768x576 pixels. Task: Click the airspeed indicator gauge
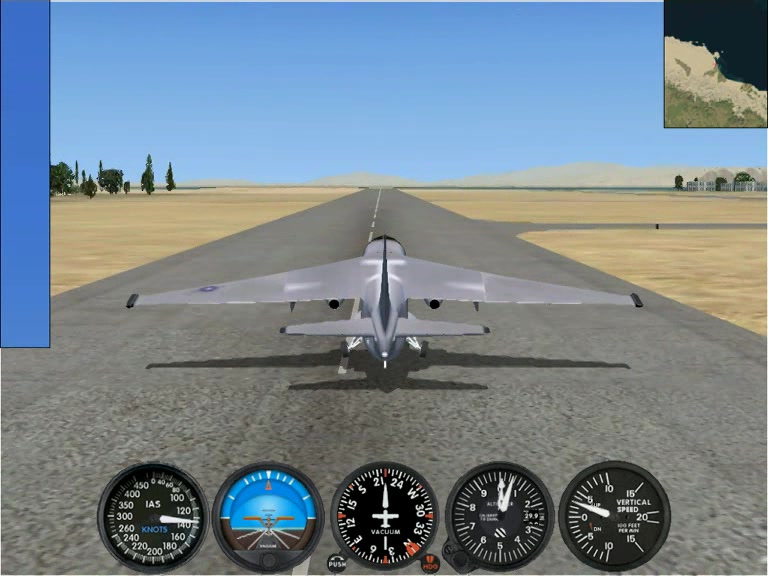(x=153, y=516)
